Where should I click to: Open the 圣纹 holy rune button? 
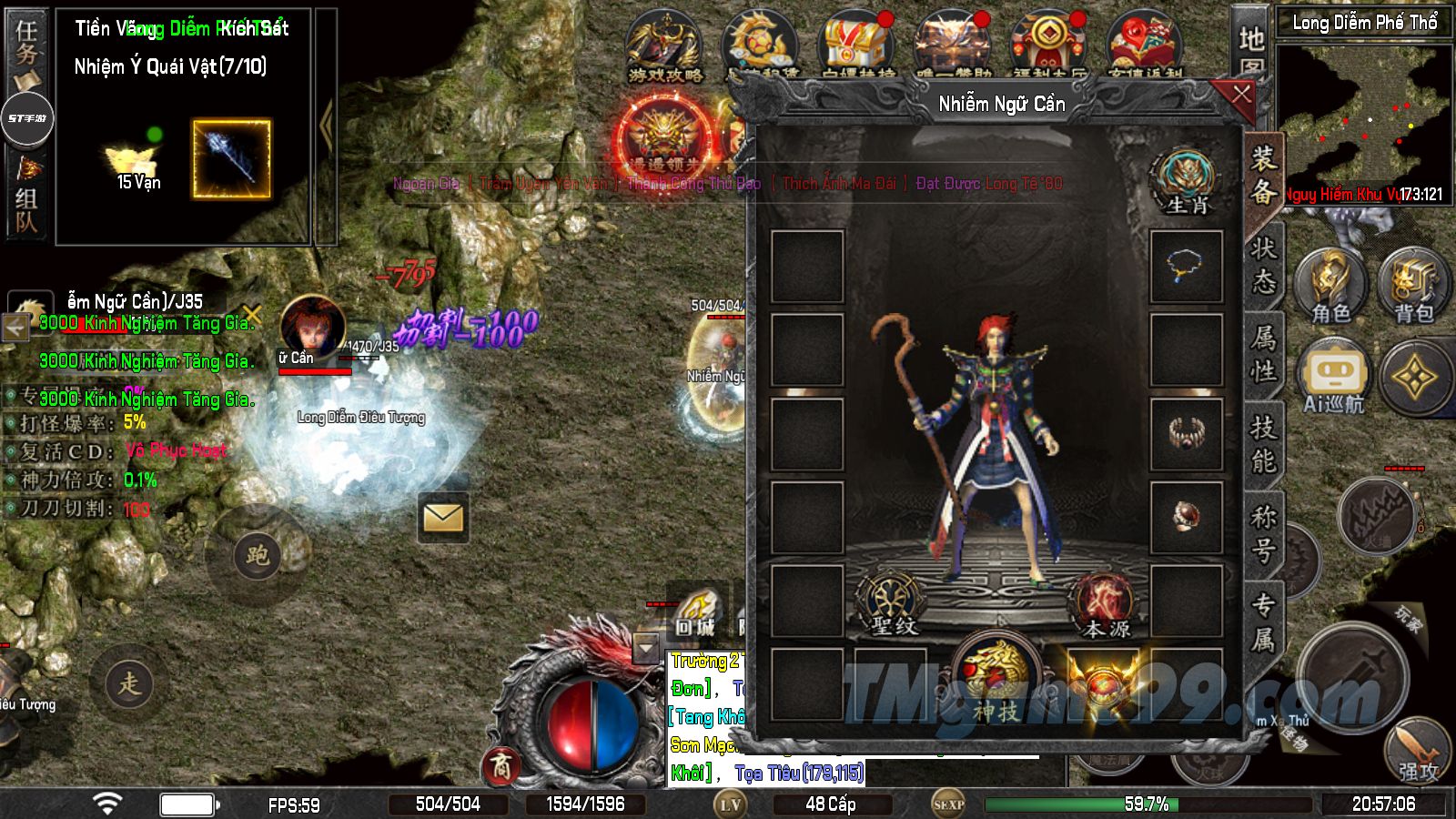893,602
